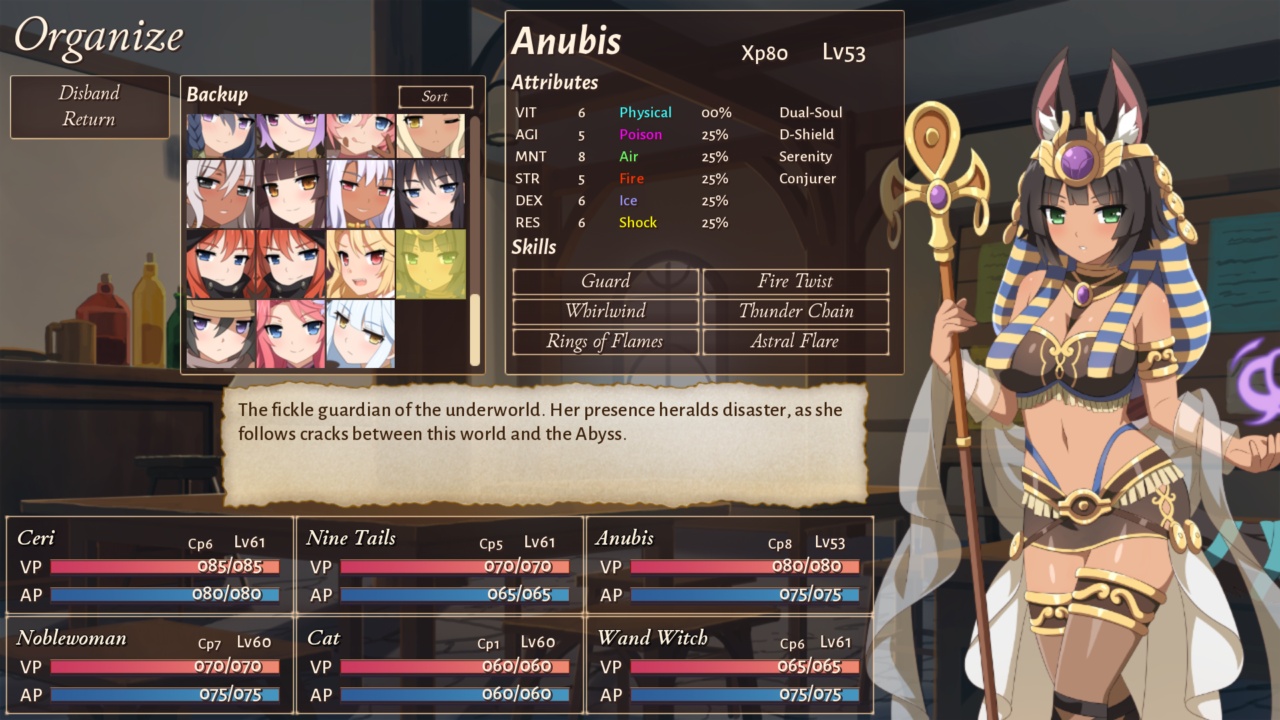1280x720 pixels.
Task: Select the Nine Tails party panel
Action: [x=438, y=565]
